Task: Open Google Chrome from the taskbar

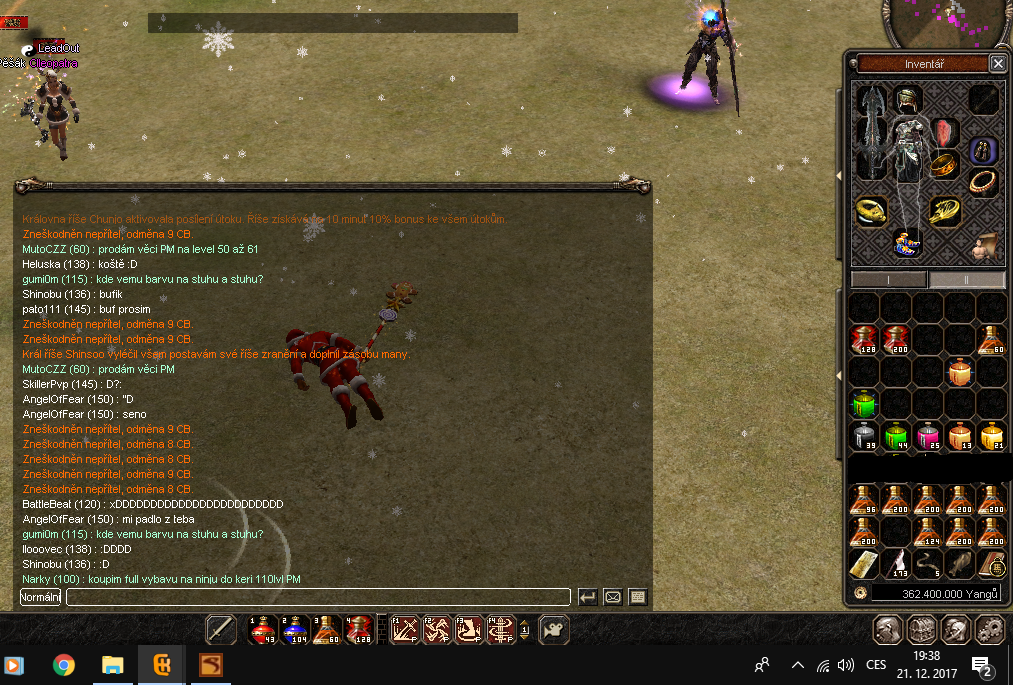Action: (x=64, y=665)
